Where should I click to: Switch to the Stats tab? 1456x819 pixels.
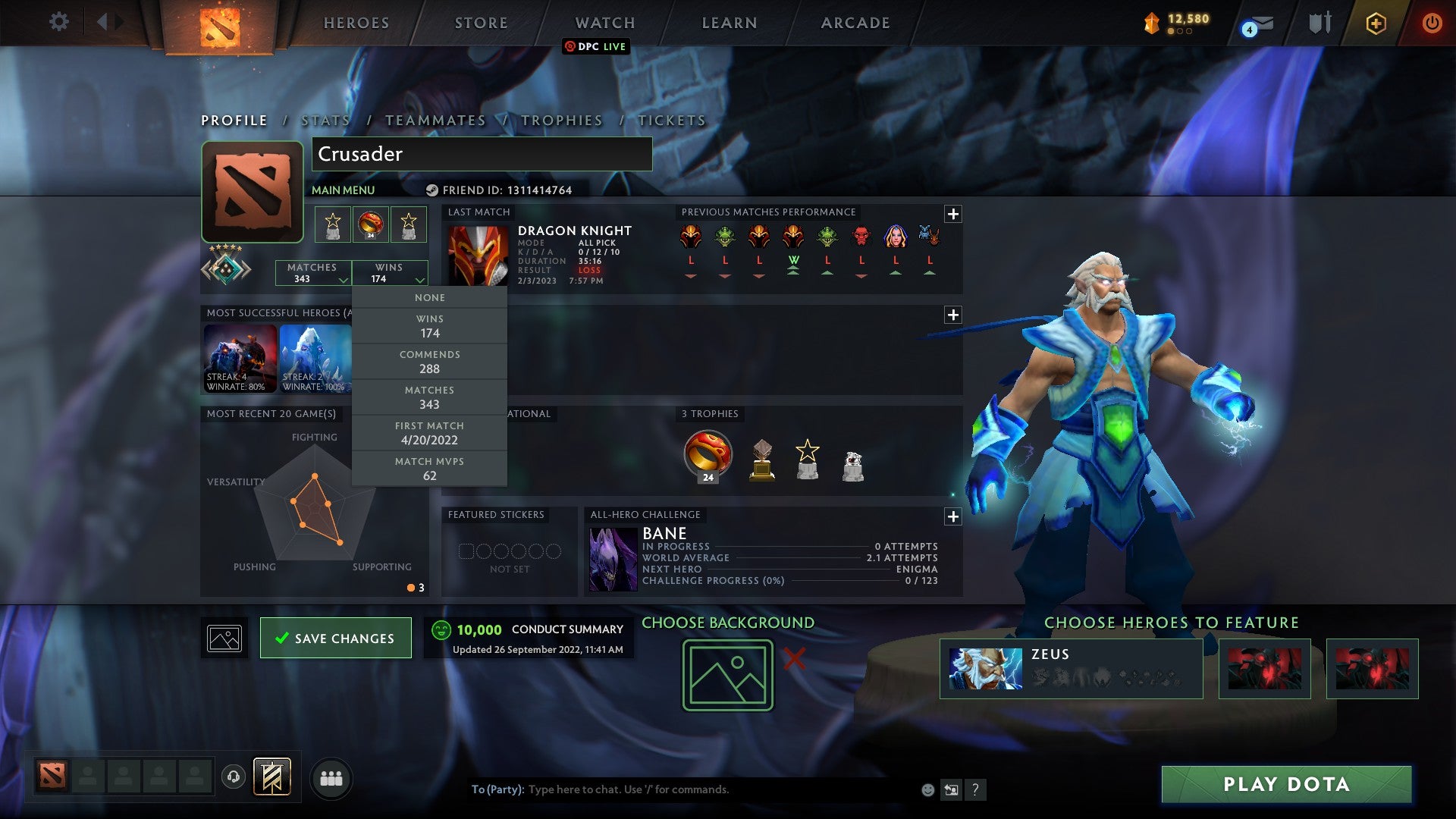[x=325, y=120]
